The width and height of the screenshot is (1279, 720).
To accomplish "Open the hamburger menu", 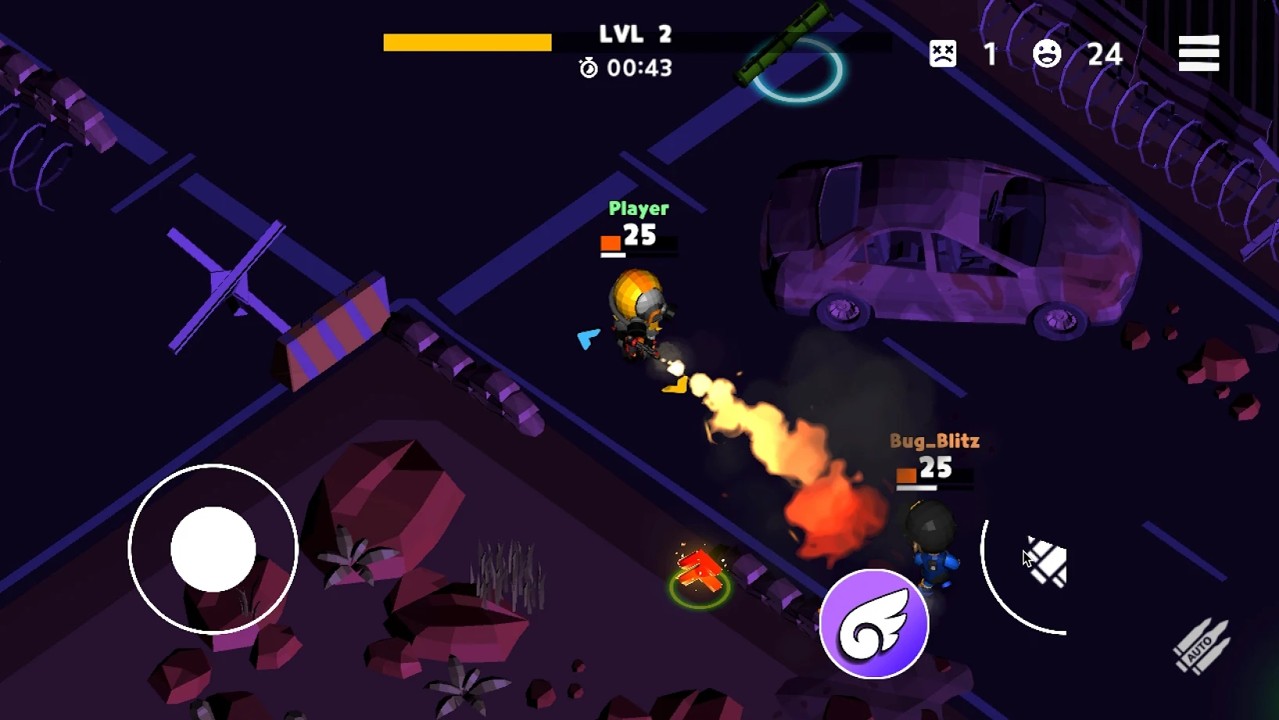I will [1198, 54].
